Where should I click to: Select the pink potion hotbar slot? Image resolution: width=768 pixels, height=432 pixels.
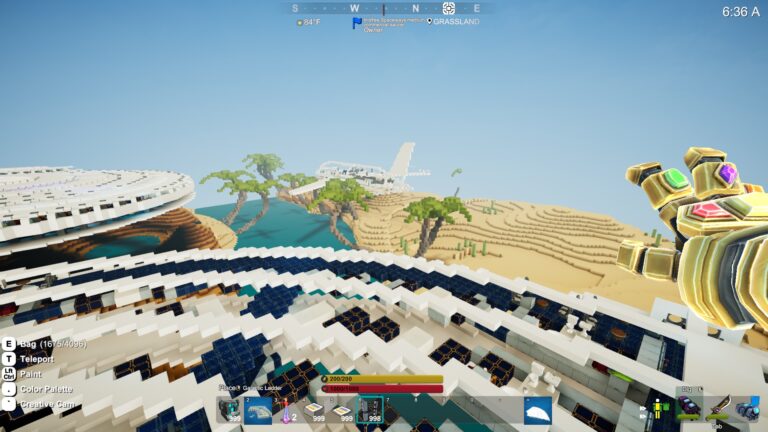[x=287, y=410]
